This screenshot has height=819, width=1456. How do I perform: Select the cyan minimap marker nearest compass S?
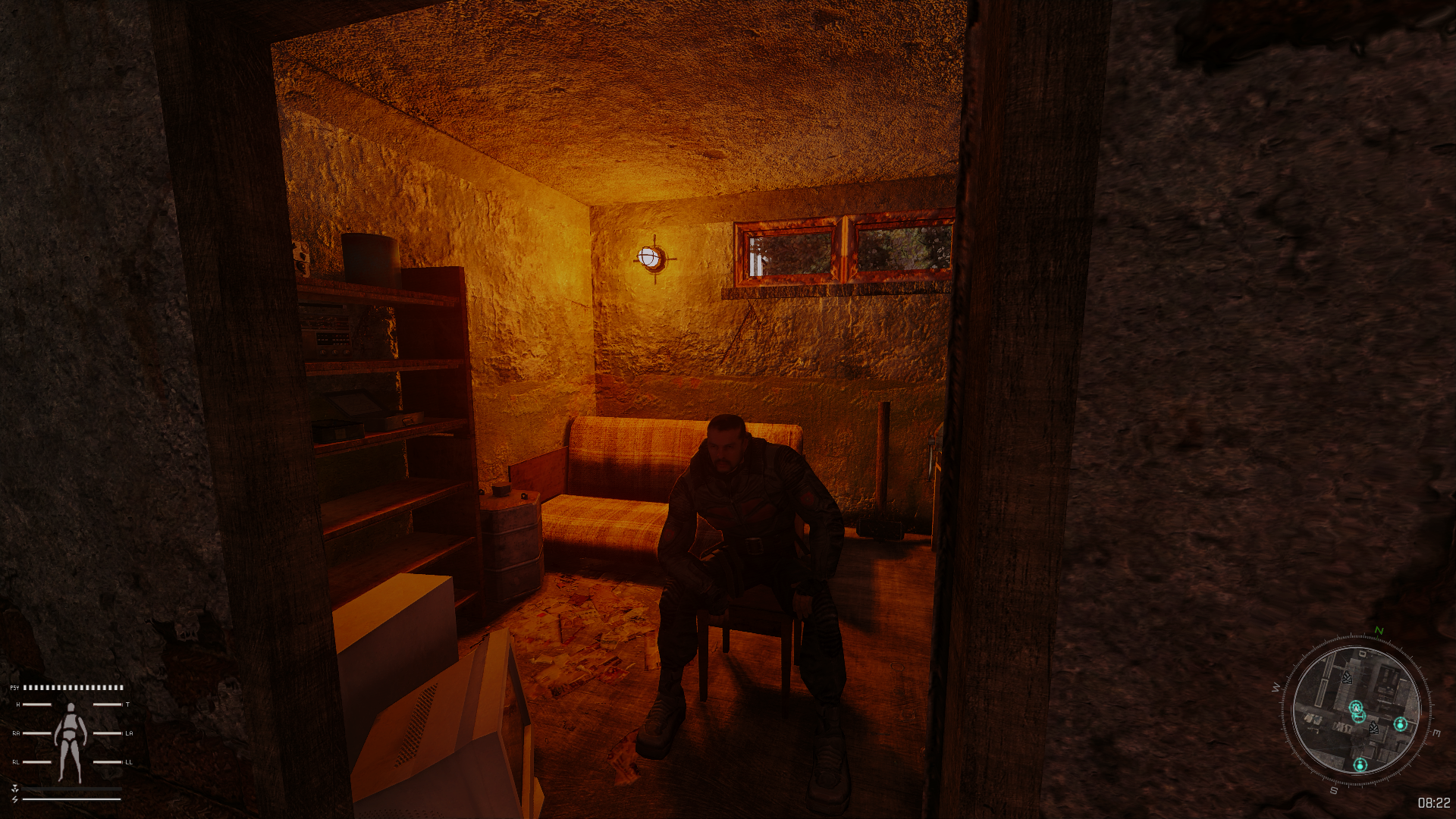click(x=1360, y=764)
